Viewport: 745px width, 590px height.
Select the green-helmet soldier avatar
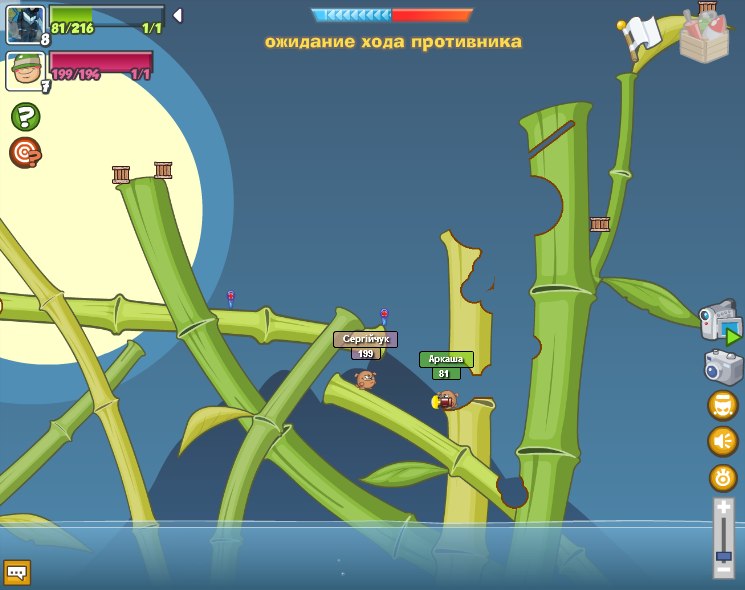click(25, 71)
